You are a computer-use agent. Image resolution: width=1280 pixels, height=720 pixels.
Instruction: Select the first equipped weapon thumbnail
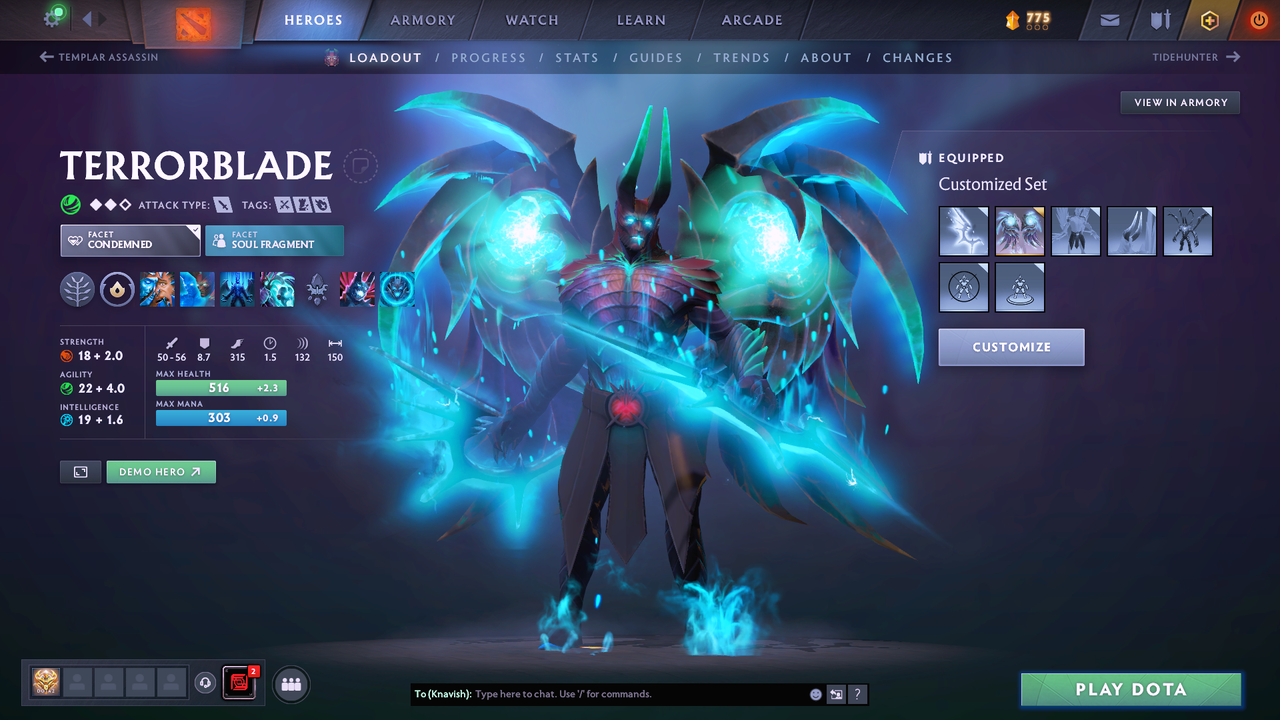click(963, 231)
